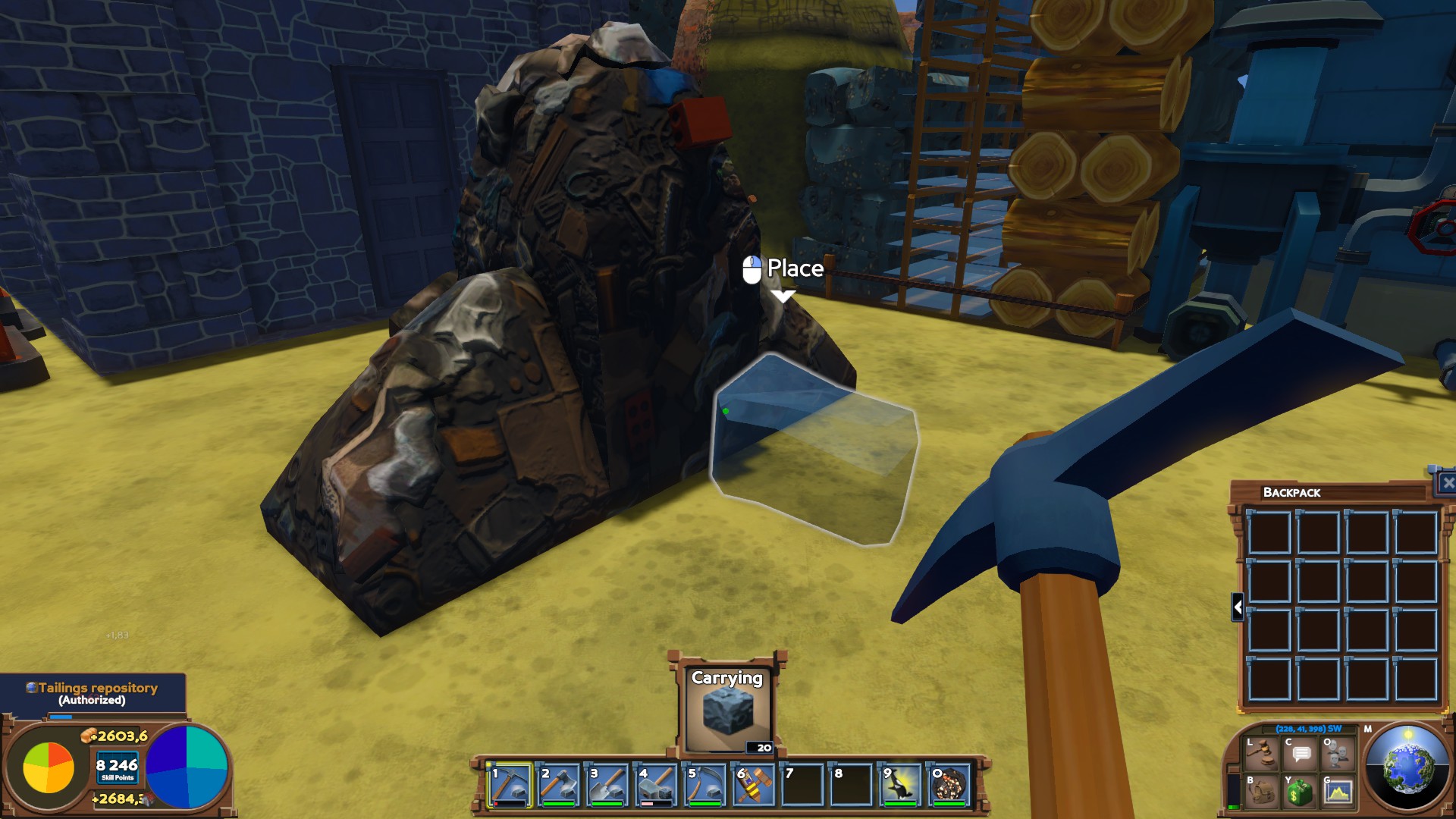Open the chat speech bubble

pyautogui.click(x=1301, y=753)
